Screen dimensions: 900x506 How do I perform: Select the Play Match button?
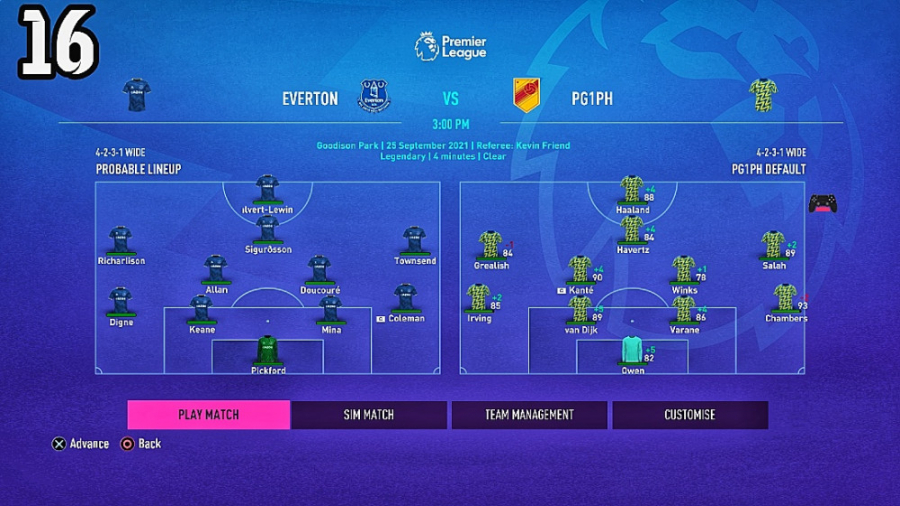[x=208, y=415]
